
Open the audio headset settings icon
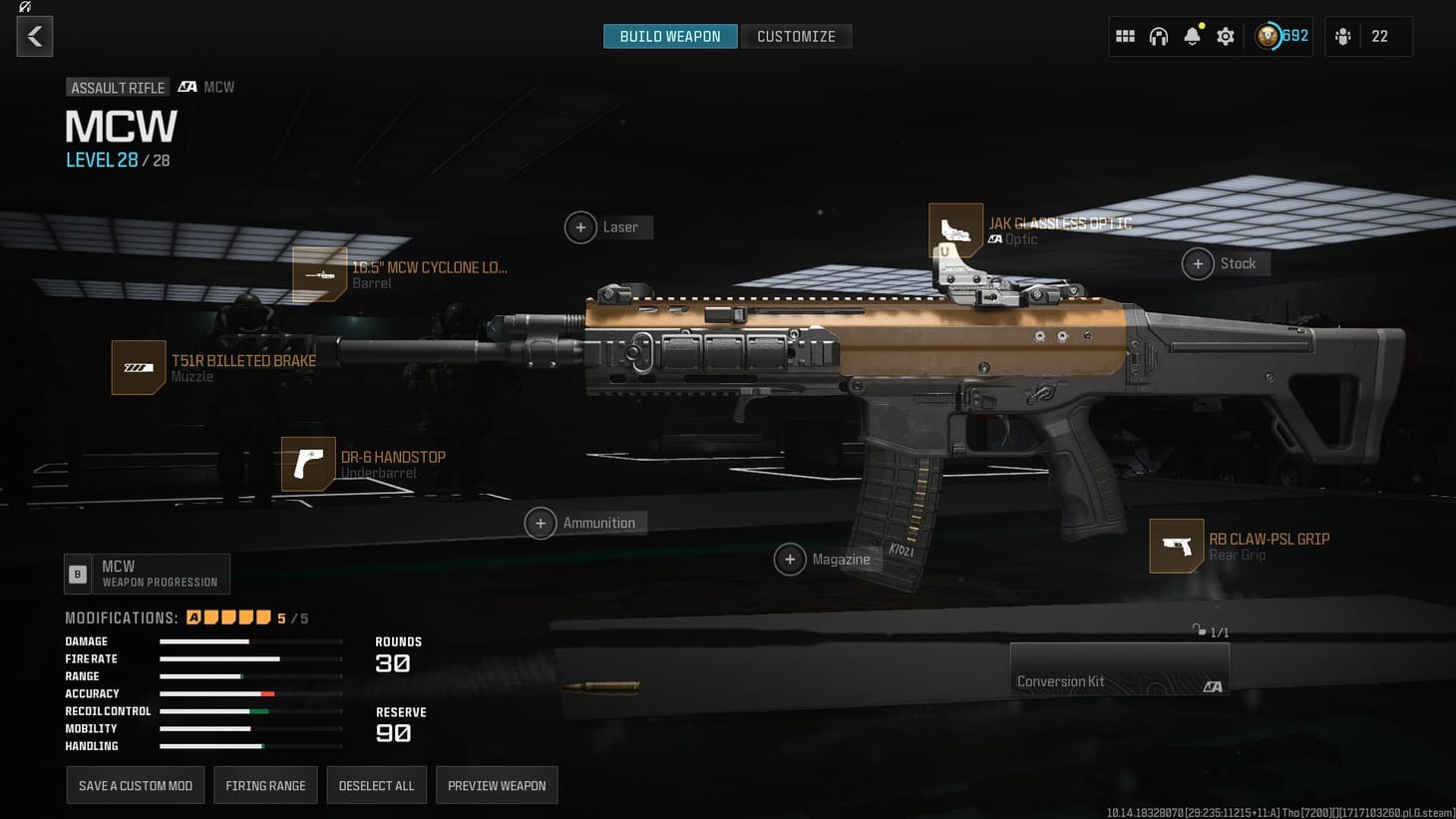click(1159, 36)
